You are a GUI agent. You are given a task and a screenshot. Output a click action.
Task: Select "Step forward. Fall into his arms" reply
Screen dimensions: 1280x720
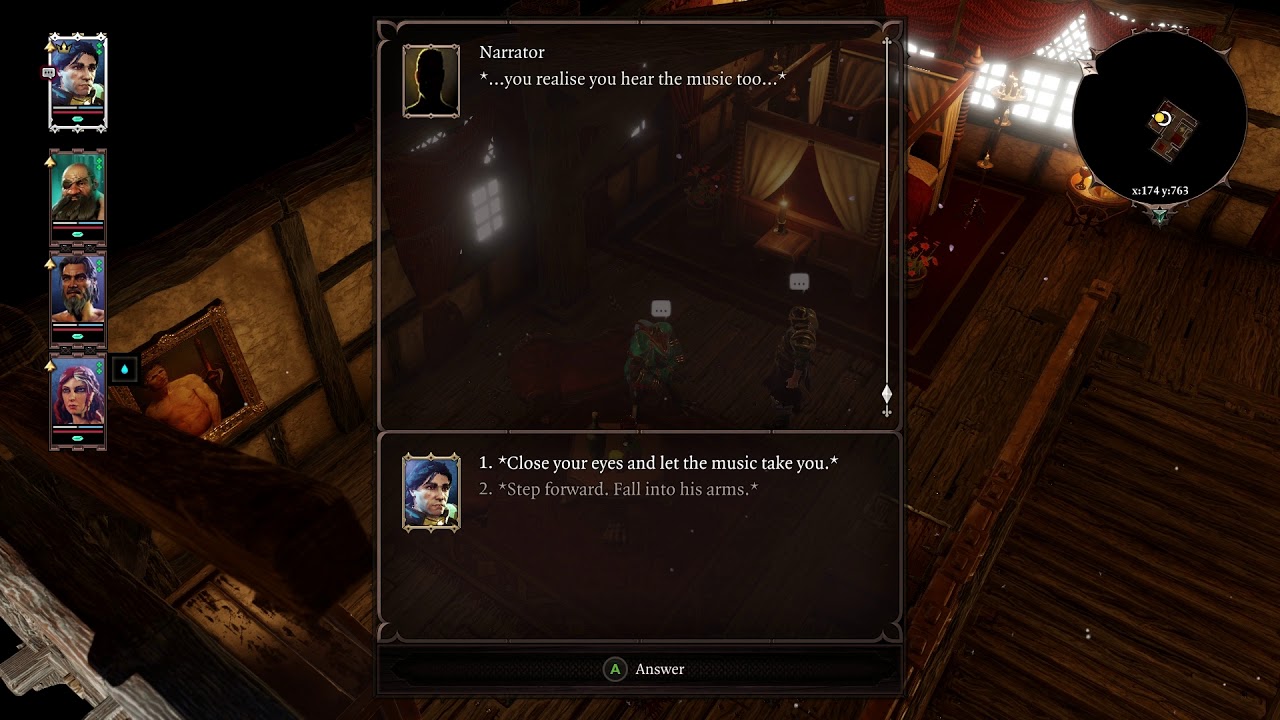pyautogui.click(x=627, y=489)
